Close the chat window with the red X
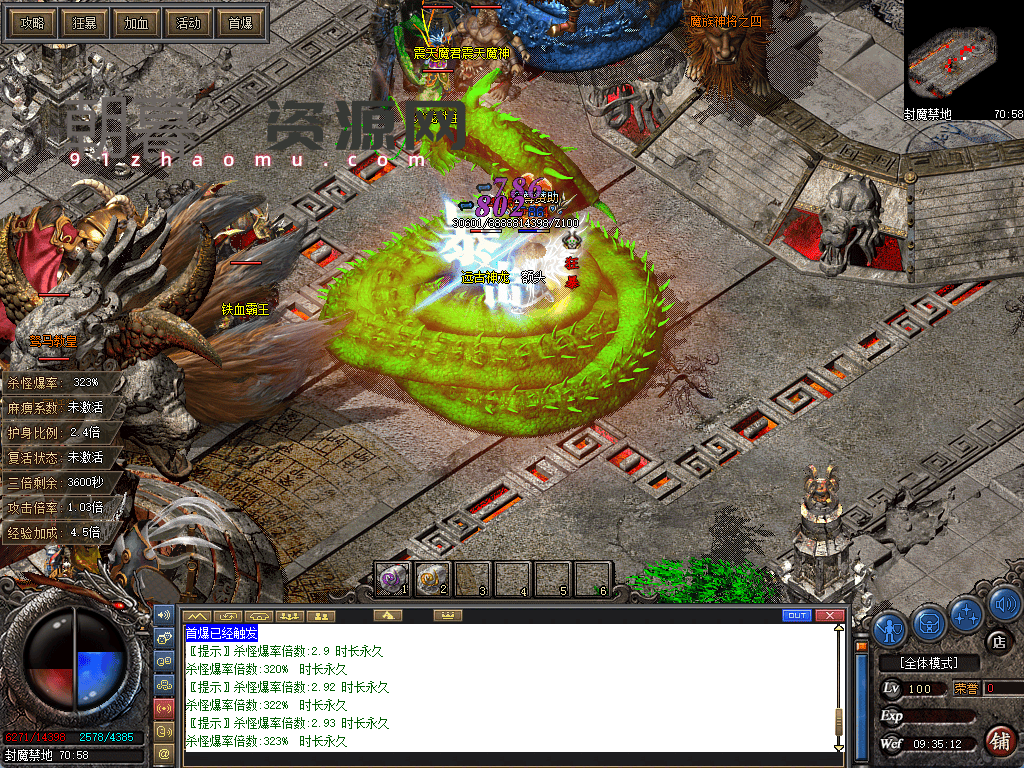 point(828,615)
